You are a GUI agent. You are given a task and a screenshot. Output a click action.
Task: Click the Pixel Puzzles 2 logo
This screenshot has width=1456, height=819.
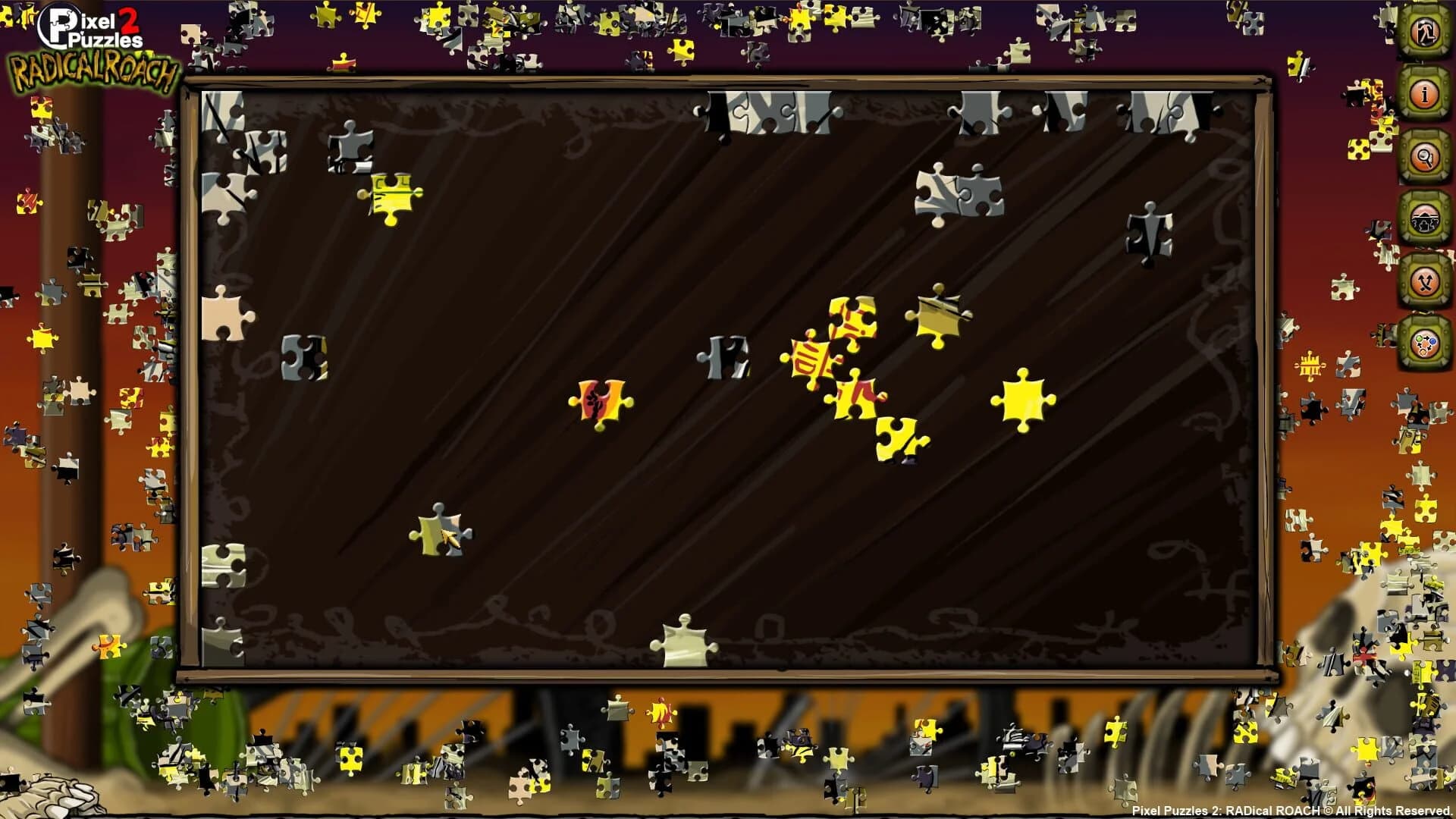(93, 21)
